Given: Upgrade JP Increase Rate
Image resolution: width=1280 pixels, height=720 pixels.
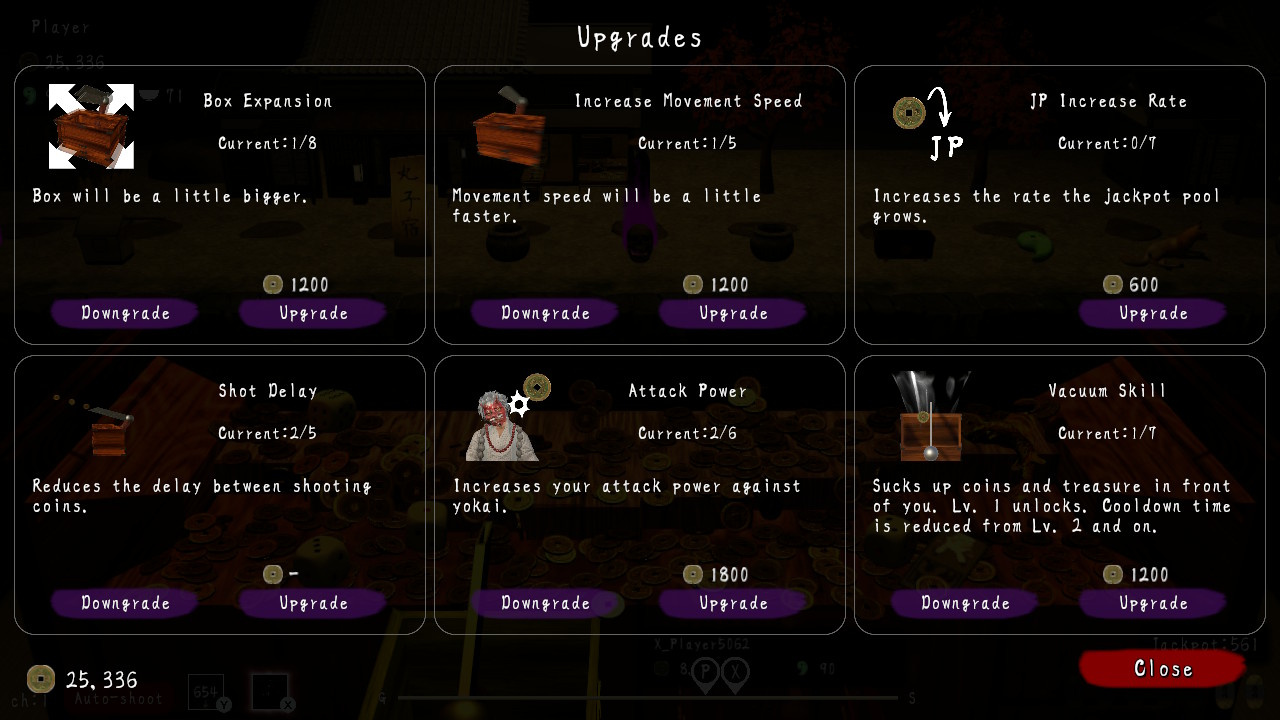Looking at the screenshot, I should click(1152, 313).
